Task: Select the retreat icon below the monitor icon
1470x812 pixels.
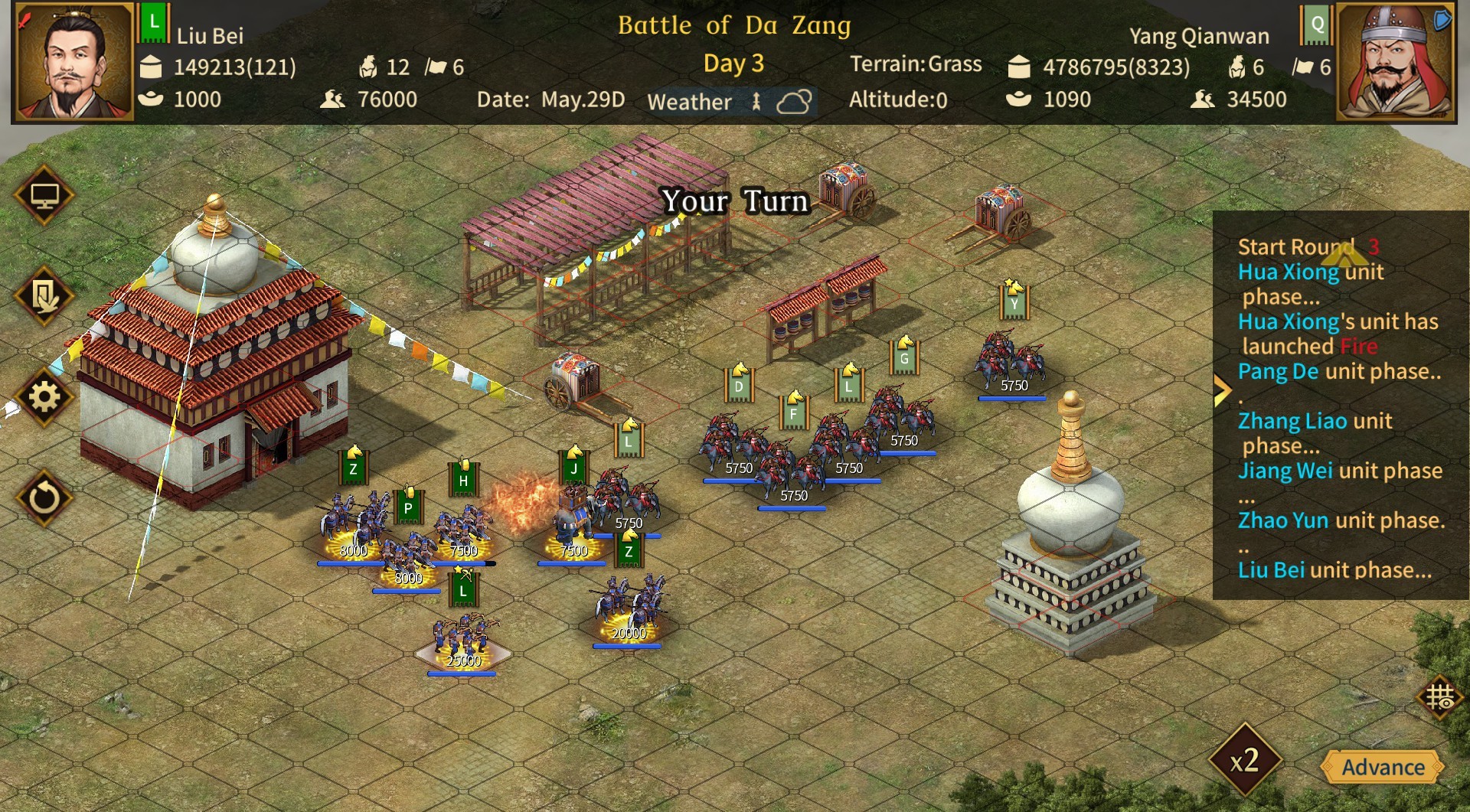Action: 44,293
